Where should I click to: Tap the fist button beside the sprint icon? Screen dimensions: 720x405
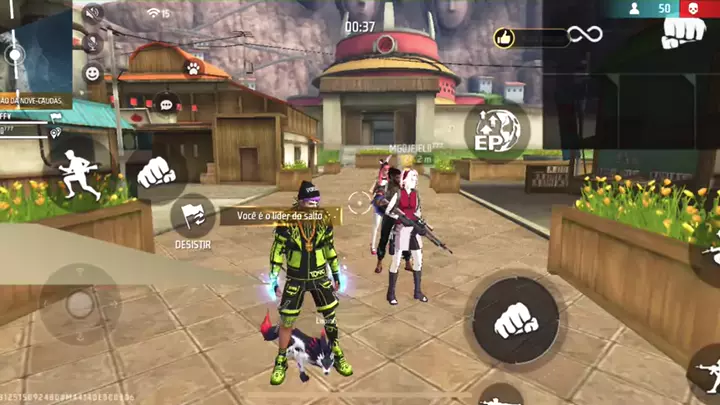click(x=155, y=172)
